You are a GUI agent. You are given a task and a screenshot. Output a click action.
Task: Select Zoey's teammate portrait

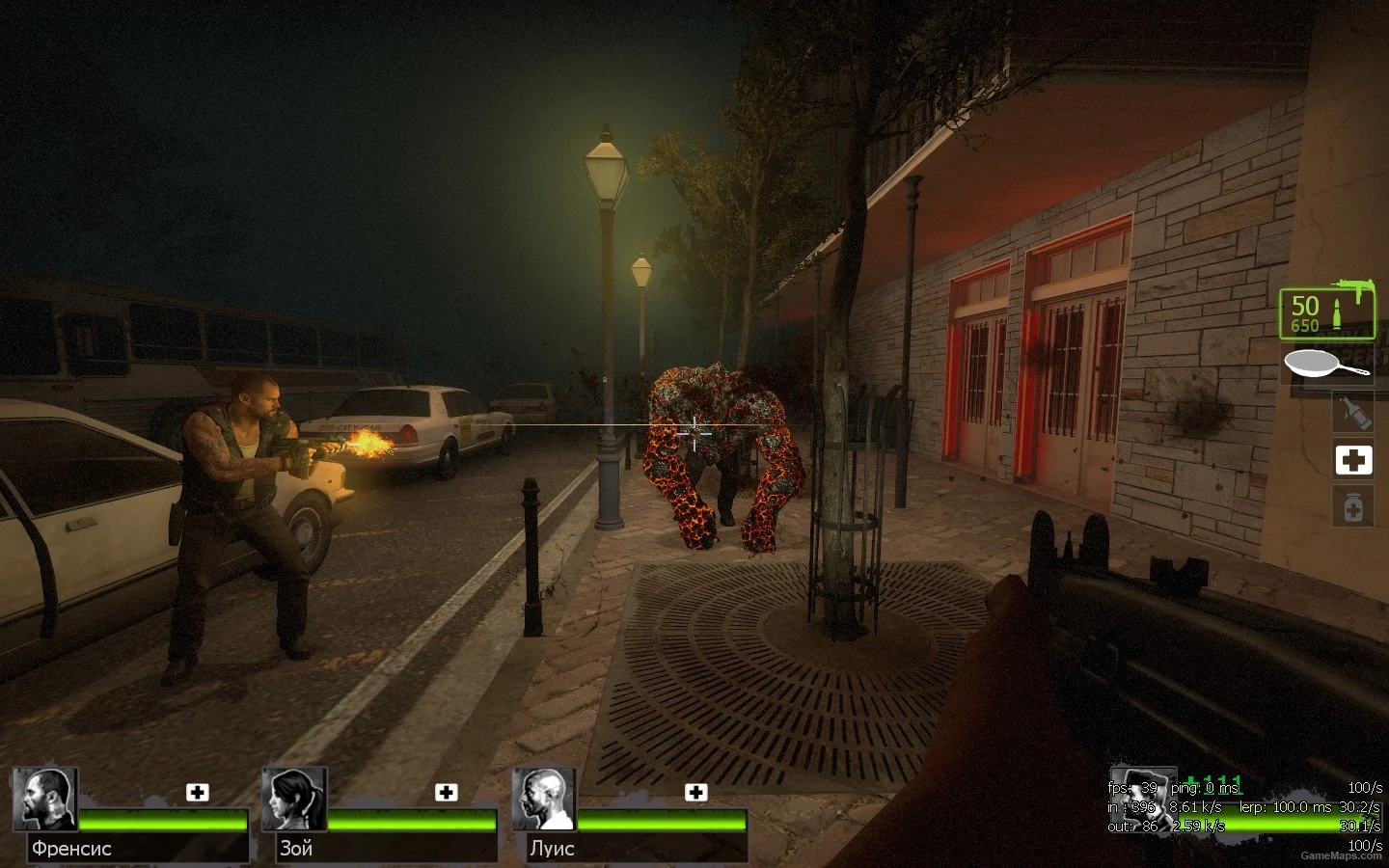[x=294, y=800]
